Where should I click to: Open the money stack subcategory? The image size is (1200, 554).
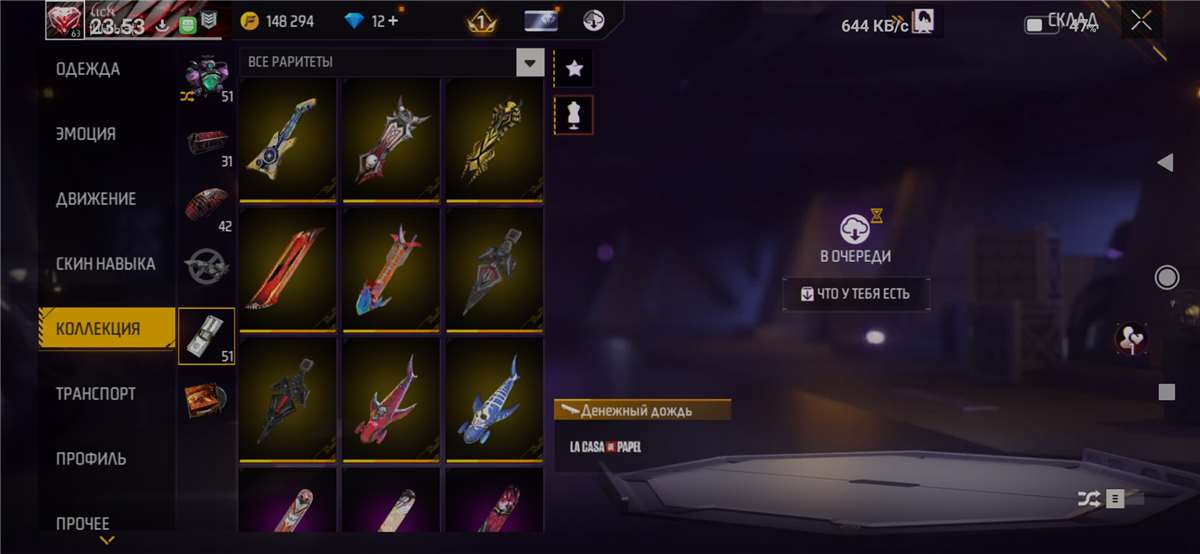(206, 335)
